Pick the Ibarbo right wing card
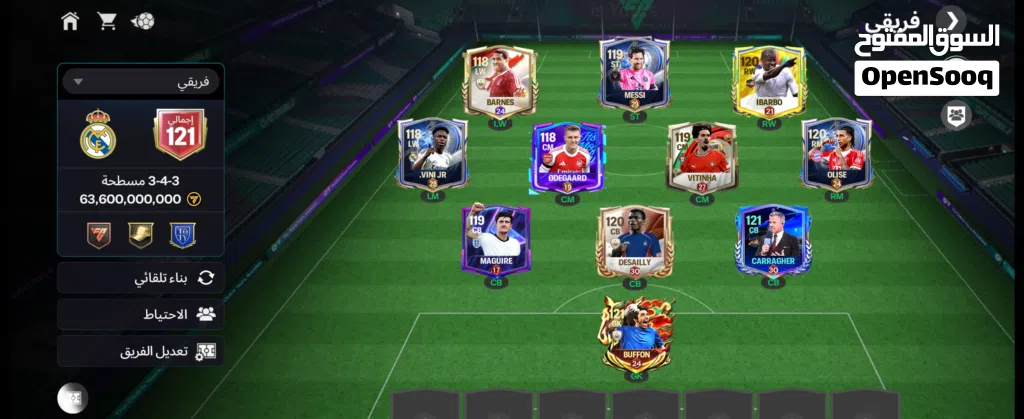The height and width of the screenshot is (419, 1024). pos(769,82)
